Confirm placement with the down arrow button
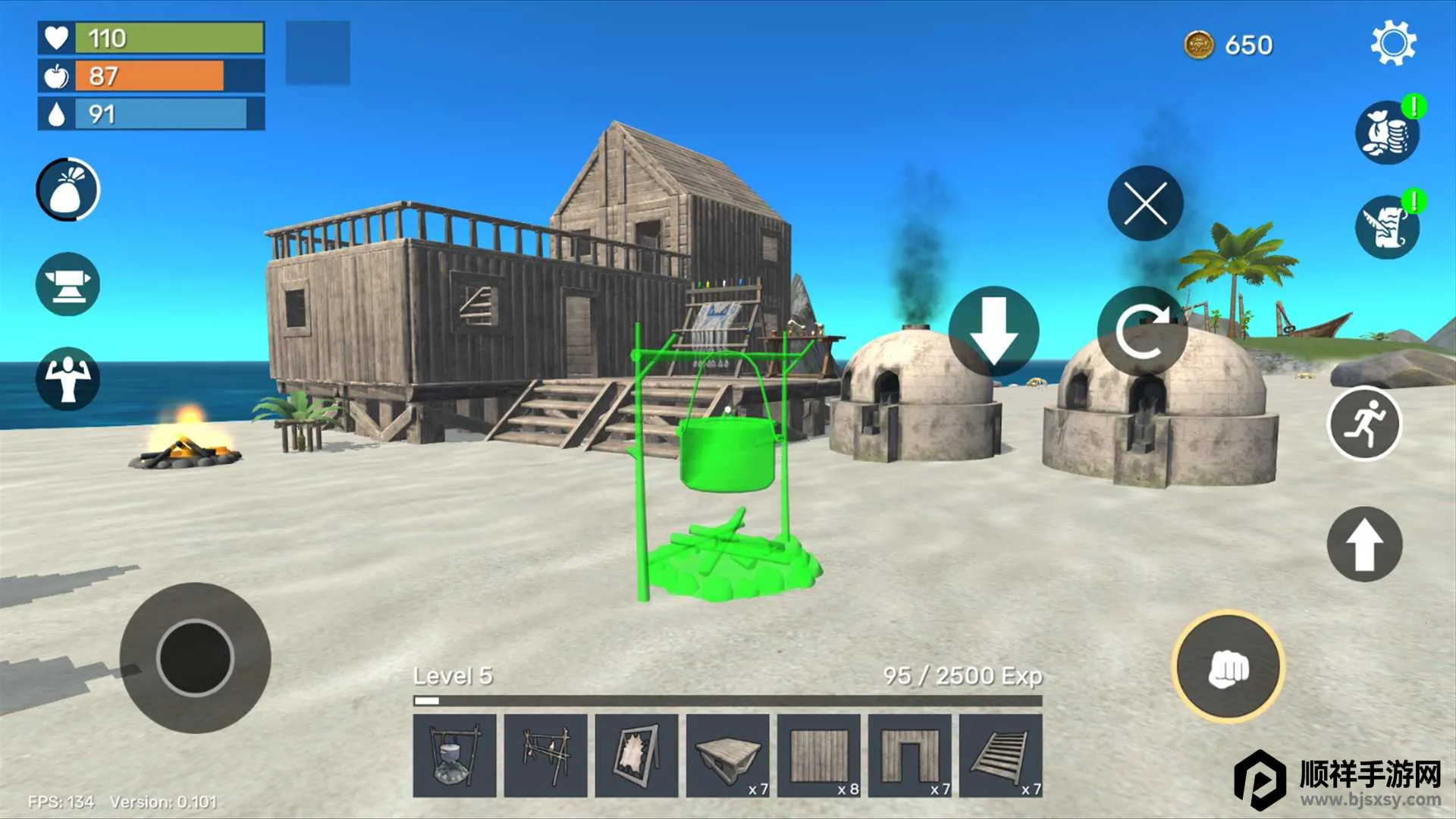This screenshot has width=1456, height=819. pyautogui.click(x=993, y=331)
